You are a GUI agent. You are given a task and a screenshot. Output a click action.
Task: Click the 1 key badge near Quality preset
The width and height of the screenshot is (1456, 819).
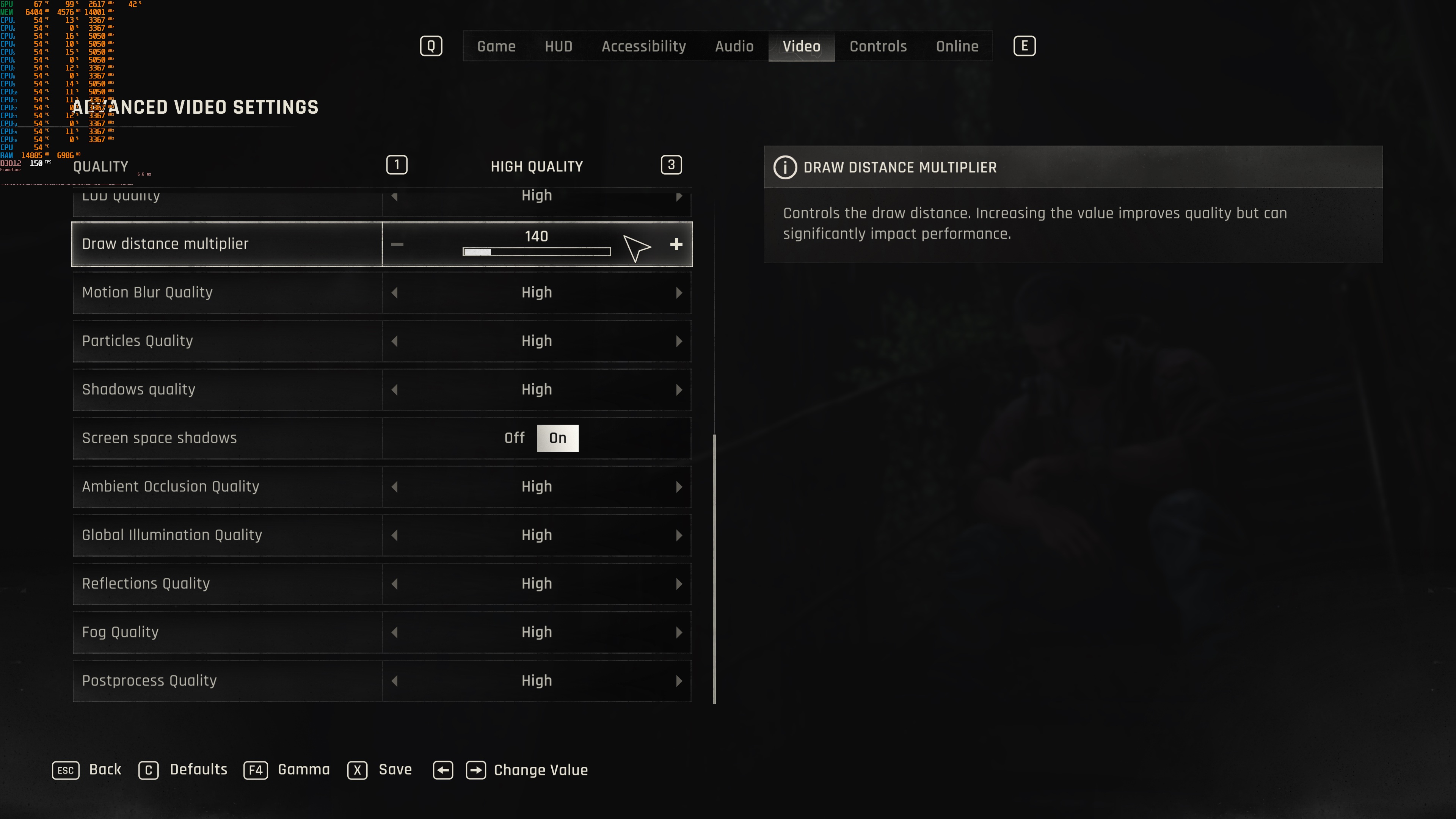pyautogui.click(x=396, y=165)
